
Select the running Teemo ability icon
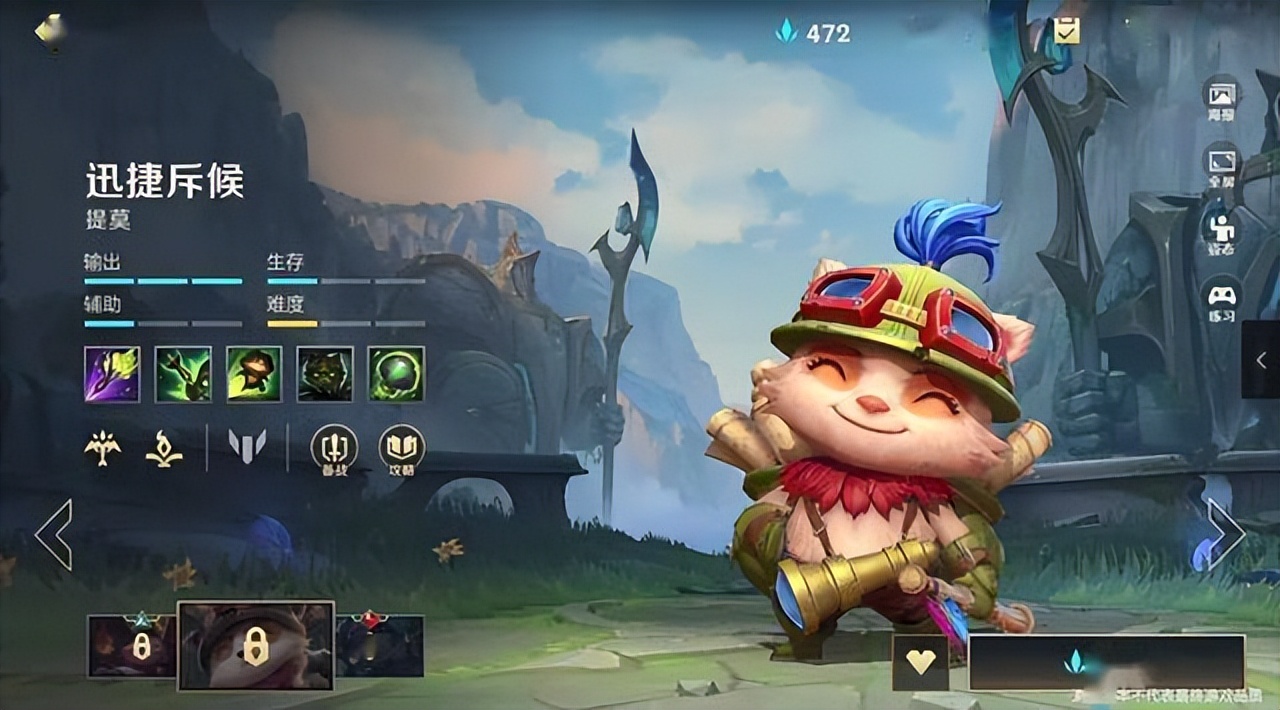click(x=254, y=374)
